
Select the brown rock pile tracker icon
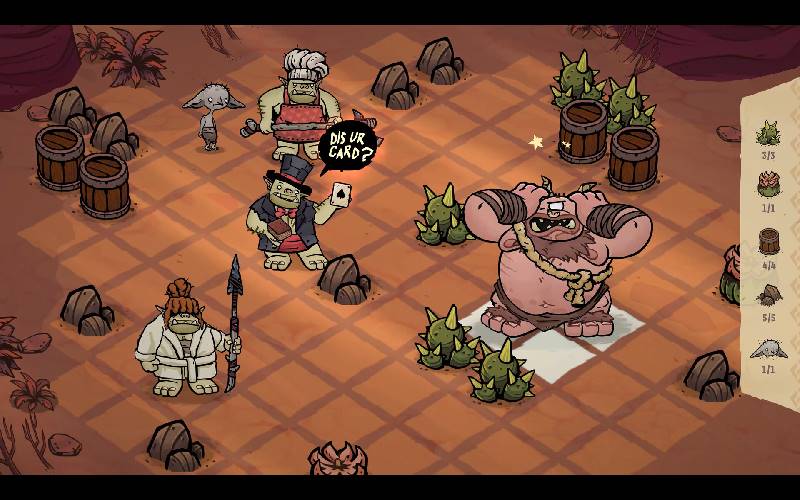click(768, 295)
